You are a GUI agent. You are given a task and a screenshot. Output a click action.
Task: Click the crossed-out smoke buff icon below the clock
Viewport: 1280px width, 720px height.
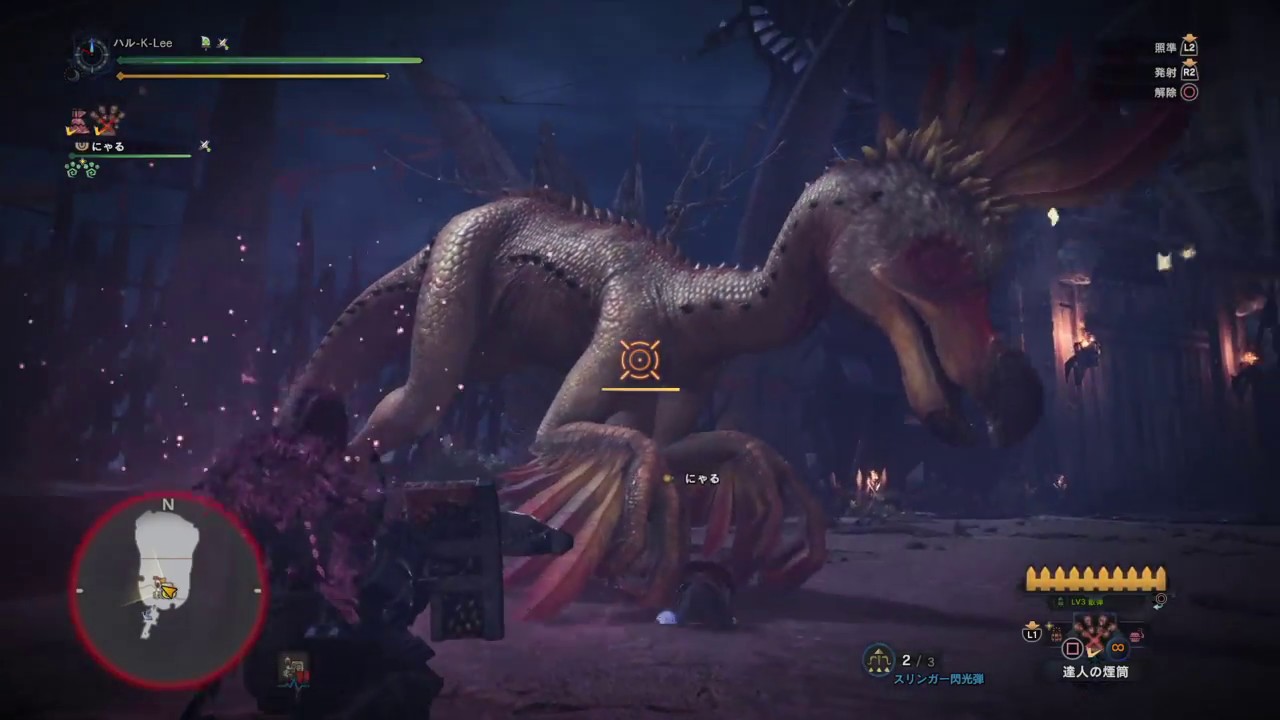pos(107,121)
